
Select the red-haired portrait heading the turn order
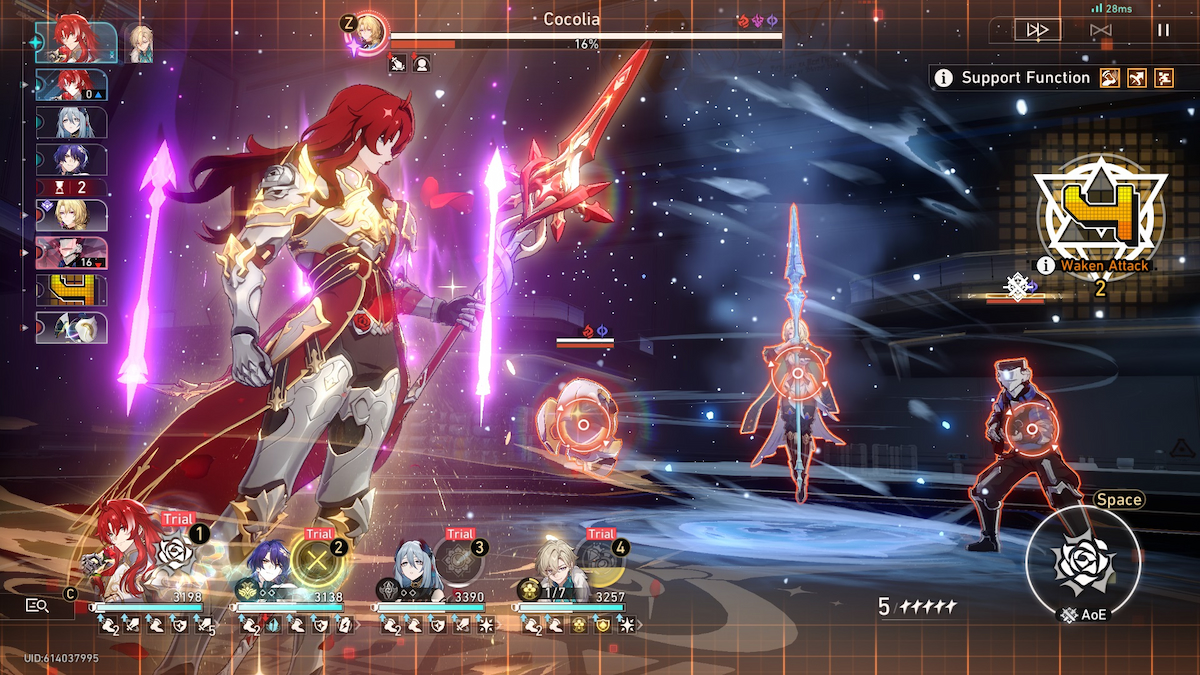(76, 41)
